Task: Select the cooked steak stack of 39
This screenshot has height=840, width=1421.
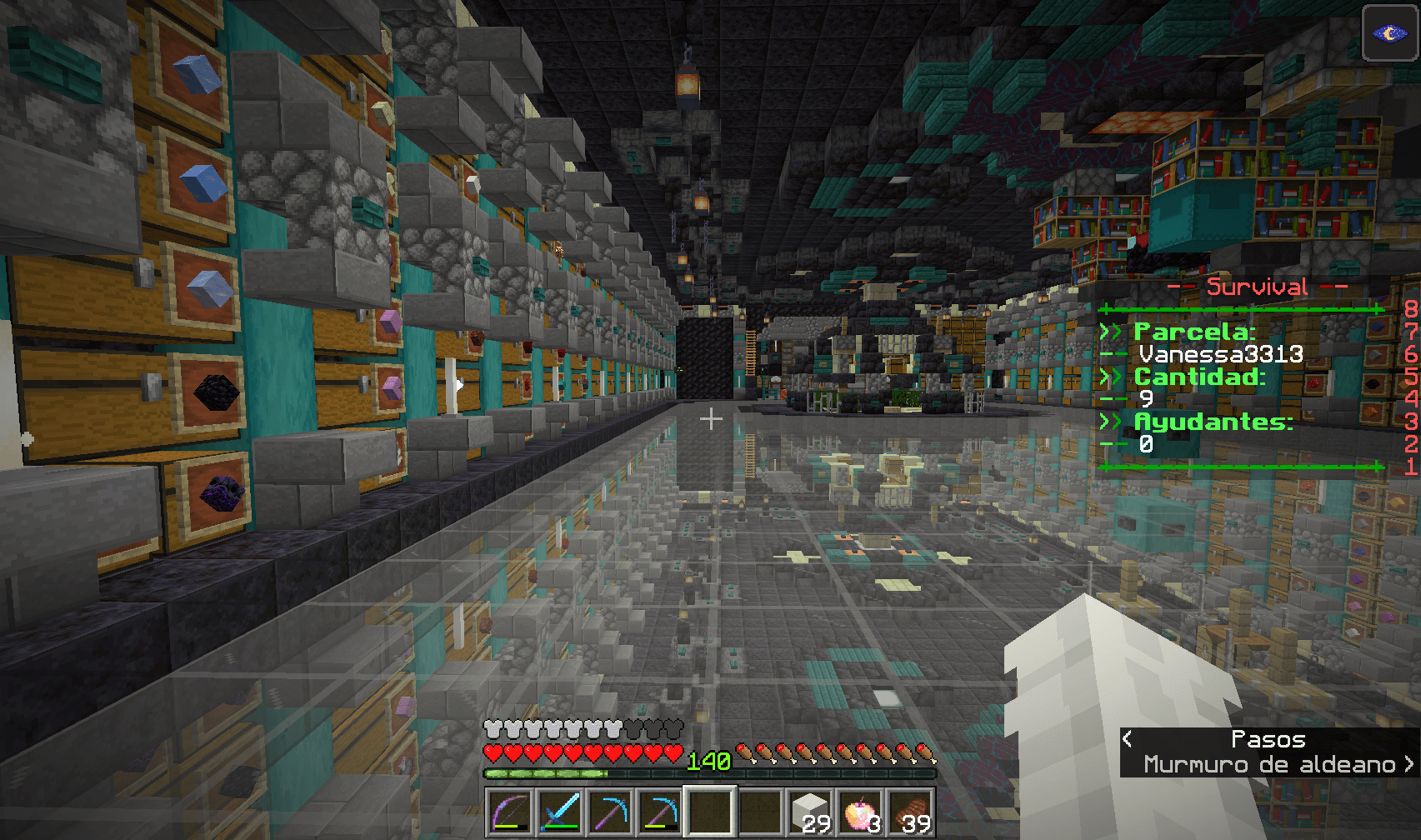Action: (910, 811)
